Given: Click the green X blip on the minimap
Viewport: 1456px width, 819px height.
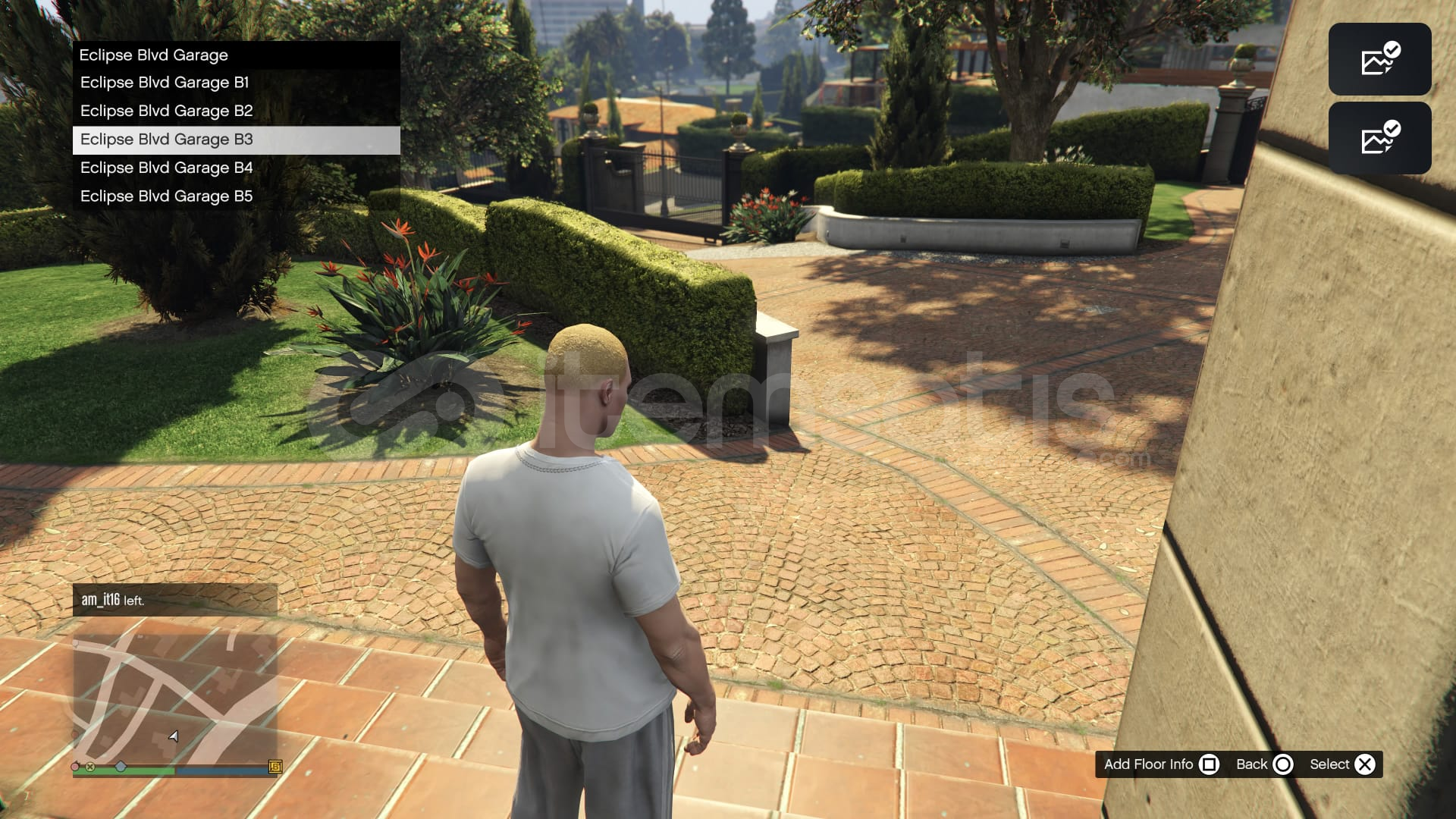Looking at the screenshot, I should pos(89,767).
